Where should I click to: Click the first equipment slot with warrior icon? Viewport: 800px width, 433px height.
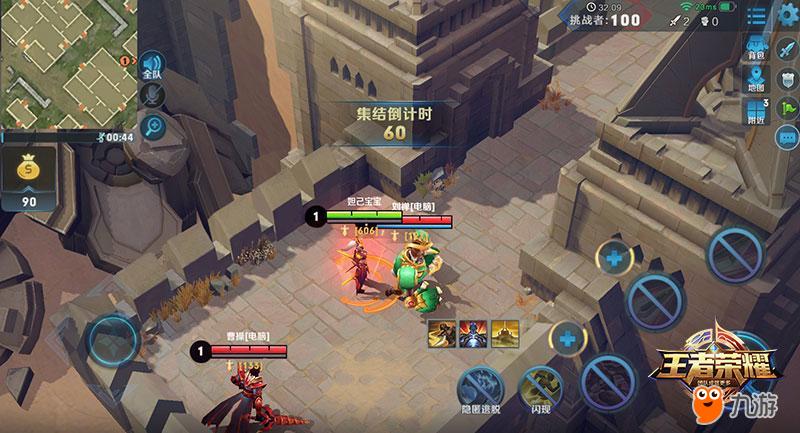coord(441,333)
